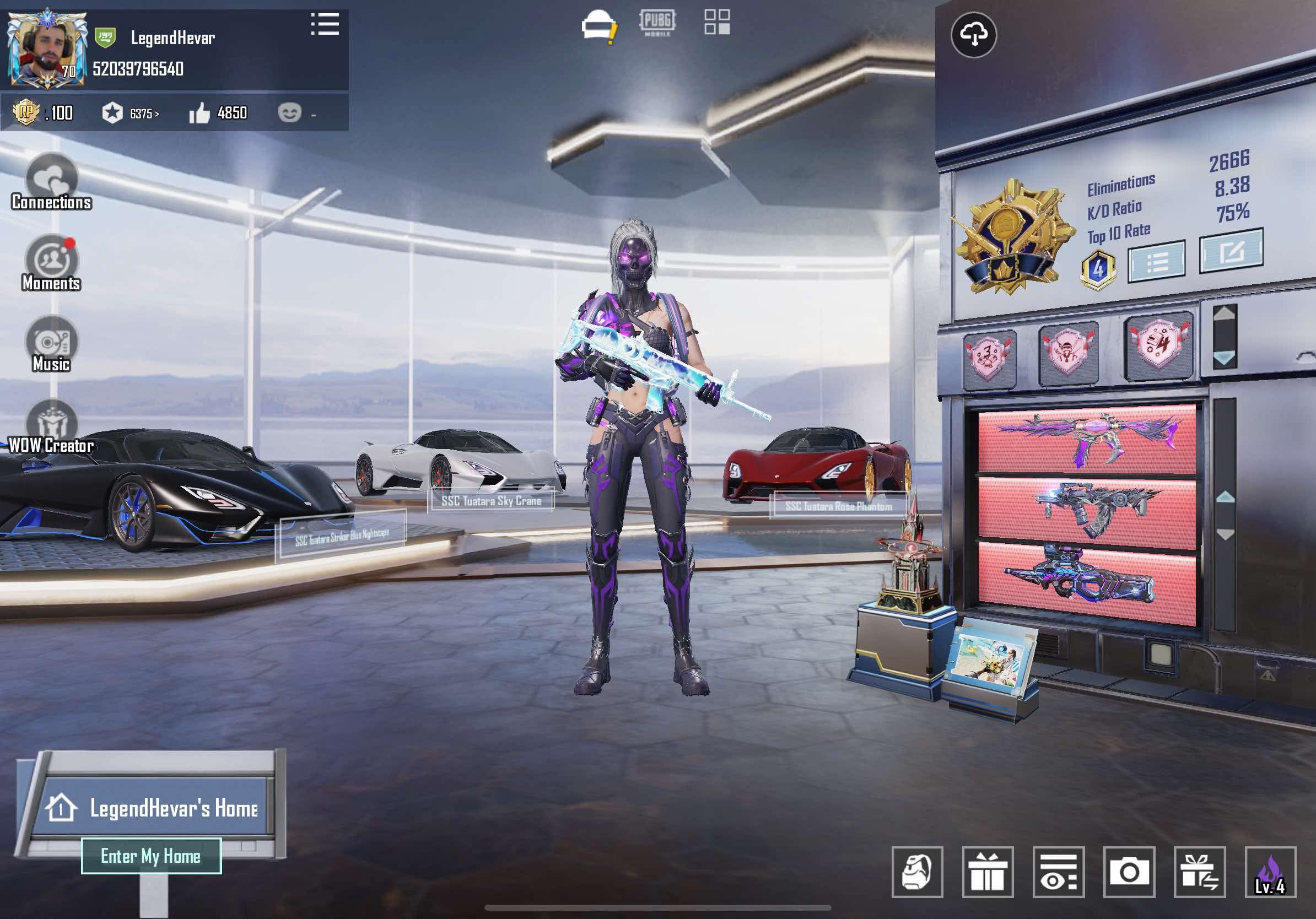Click the thumbs-up likes counter
The image size is (1316, 919).
218,113
